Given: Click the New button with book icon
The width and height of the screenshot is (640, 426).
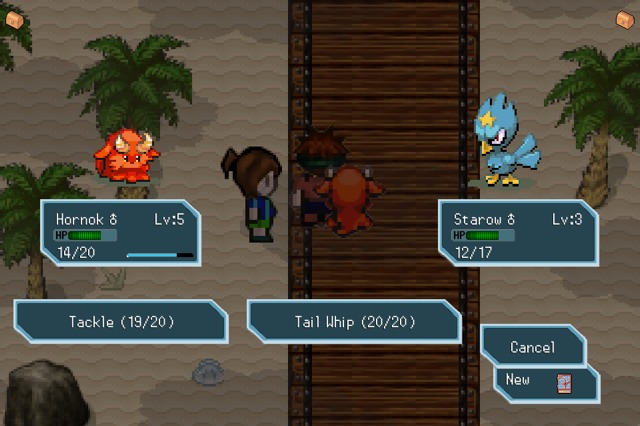Looking at the screenshot, I should (x=545, y=381).
